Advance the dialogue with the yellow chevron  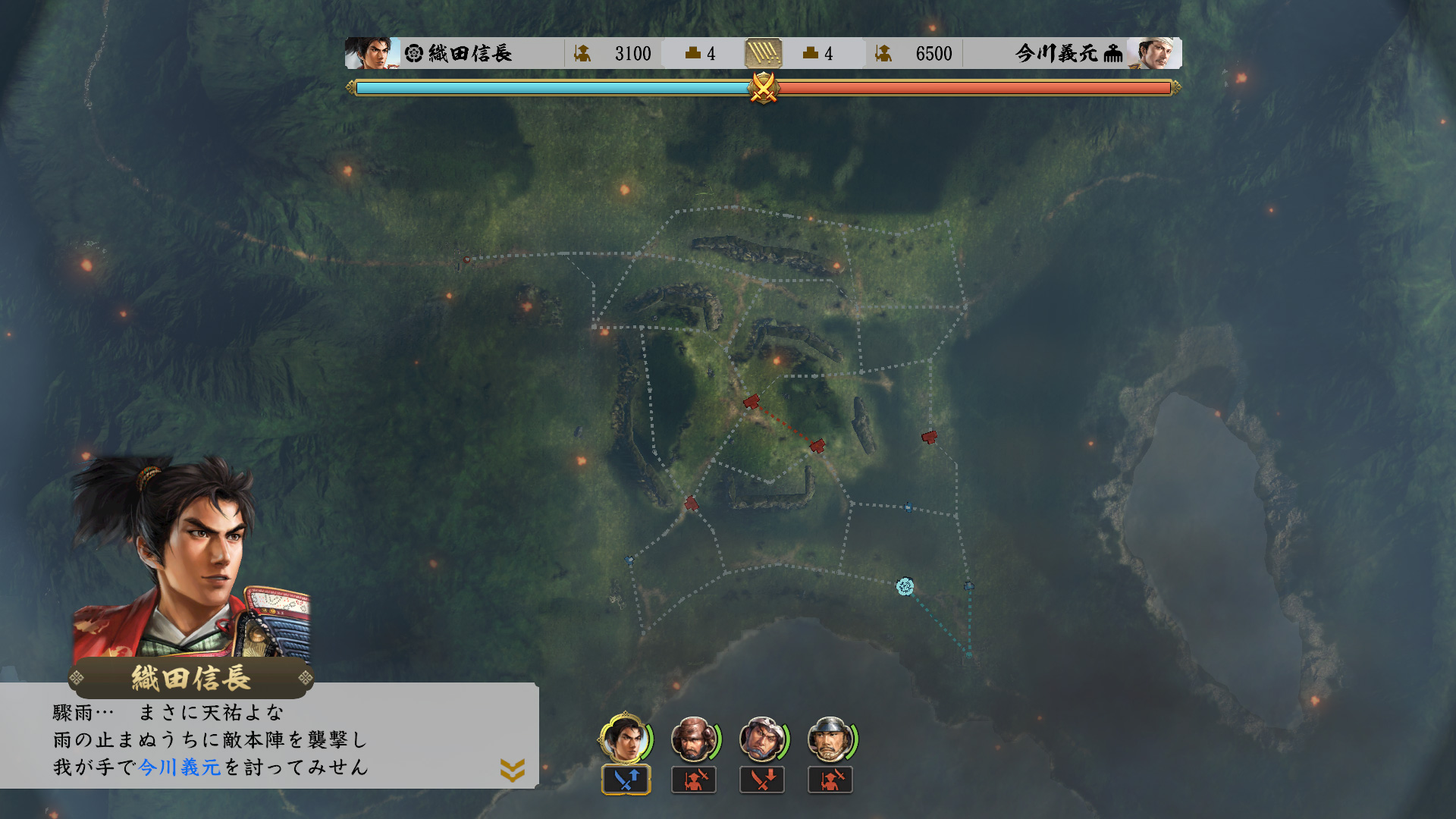(513, 770)
